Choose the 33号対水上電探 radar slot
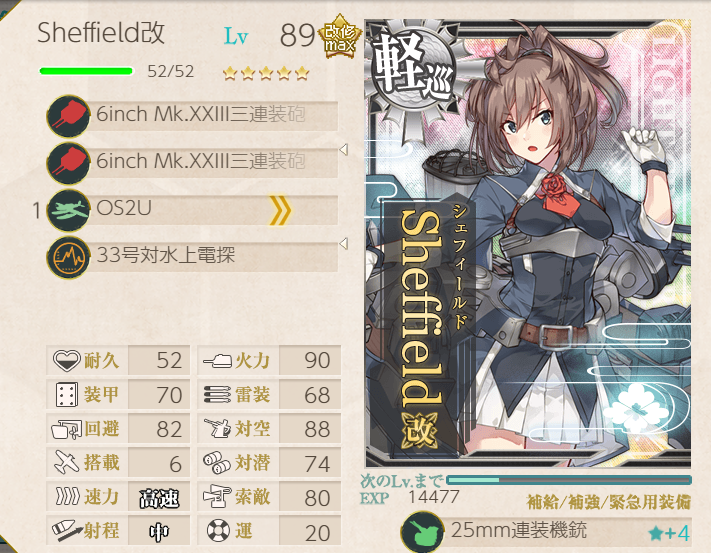Image resolution: width=711 pixels, height=553 pixels. pos(190,257)
